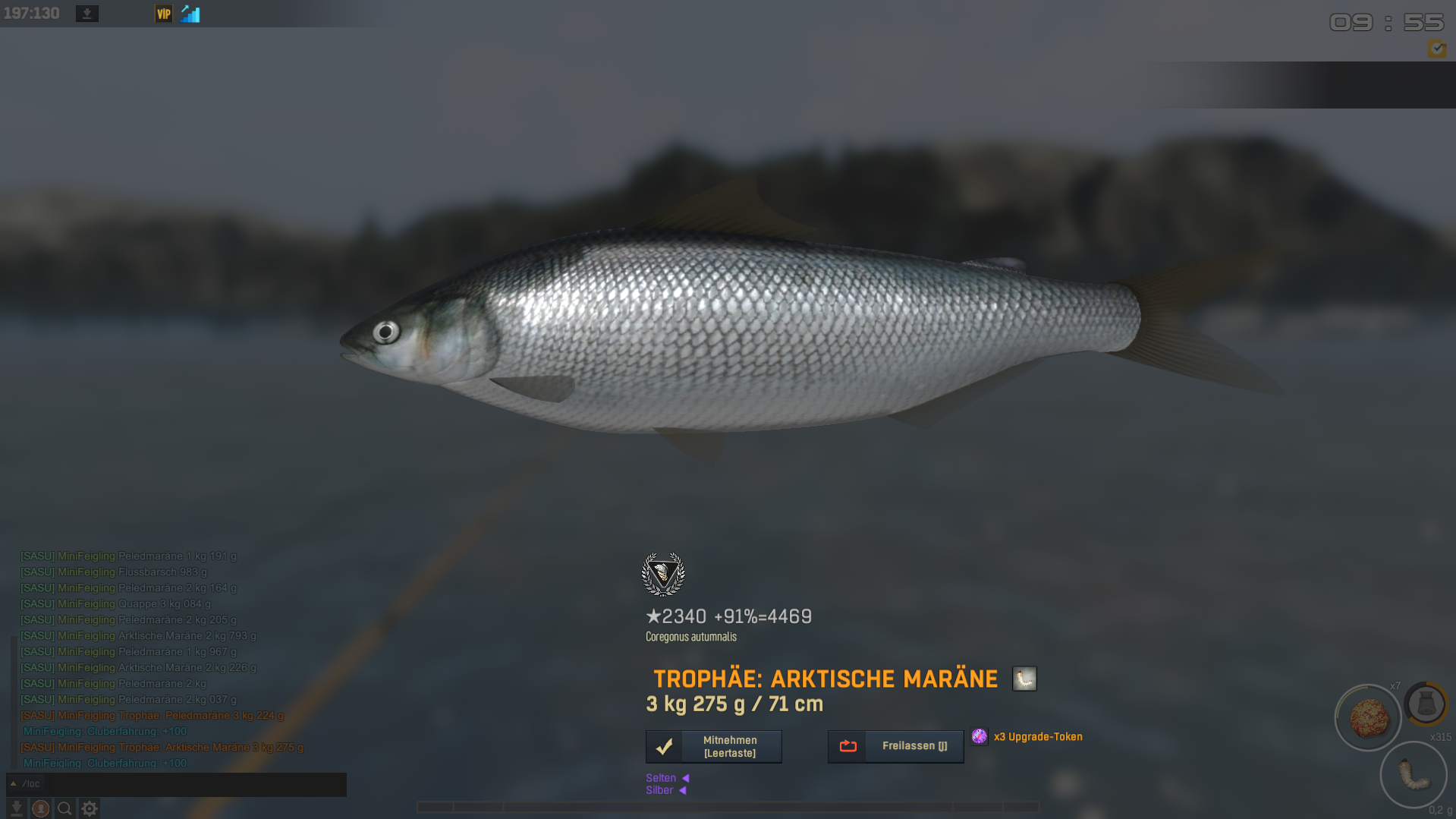This screenshot has width=1456, height=819.
Task: Select the maggot bait slot
Action: (1413, 775)
